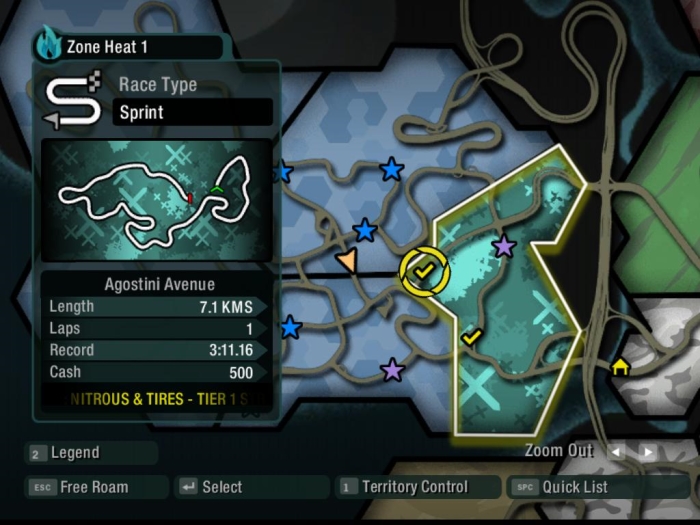Click the Select button

point(221,487)
